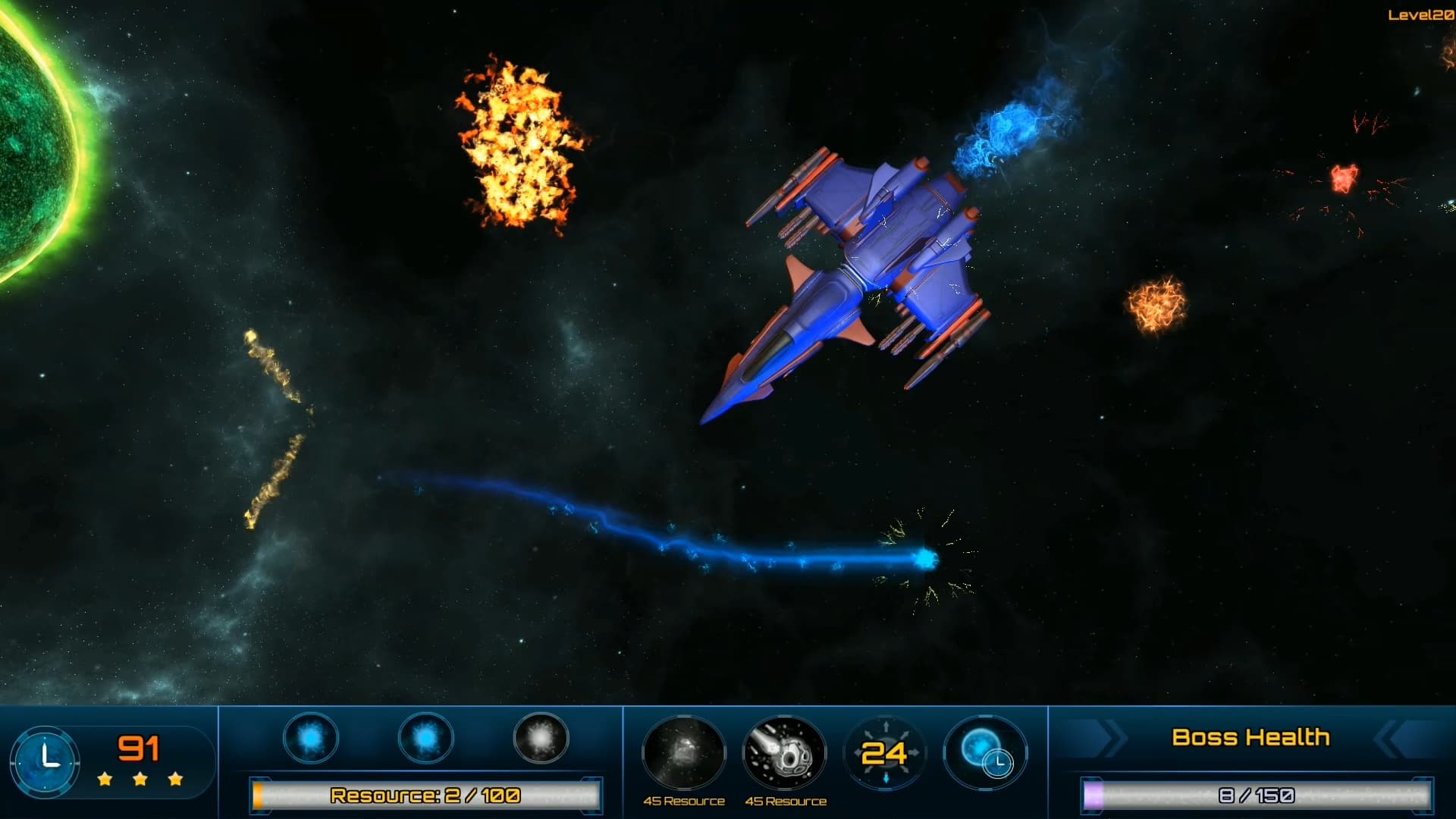Select the 45 Resource label under the asteroid
1456x819 pixels.
click(786, 799)
